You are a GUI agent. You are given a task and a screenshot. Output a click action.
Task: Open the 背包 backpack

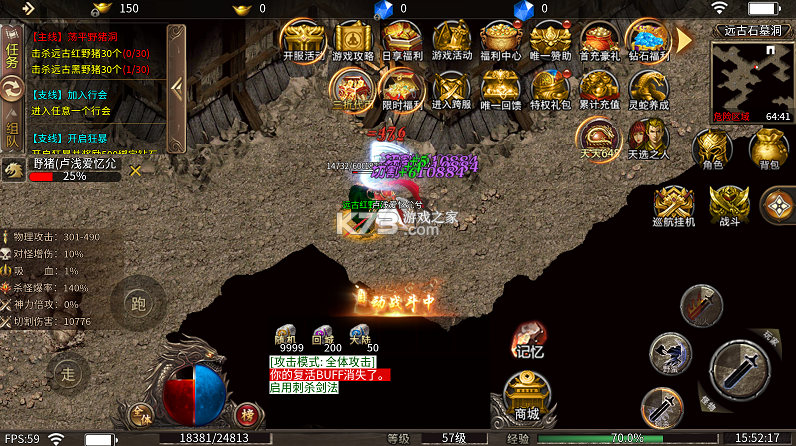768,152
